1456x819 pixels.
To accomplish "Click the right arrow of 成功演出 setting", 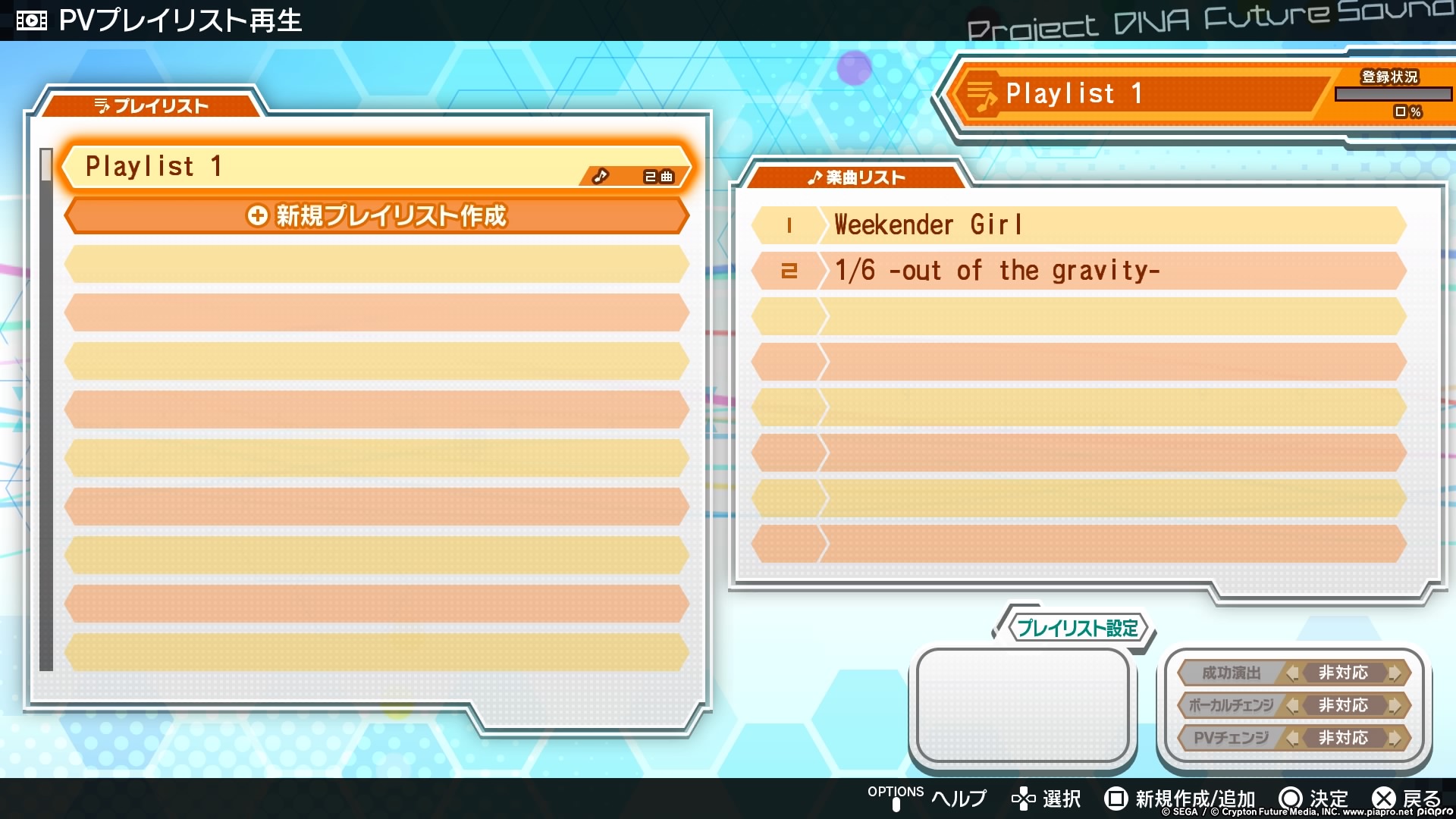I will tap(1394, 673).
